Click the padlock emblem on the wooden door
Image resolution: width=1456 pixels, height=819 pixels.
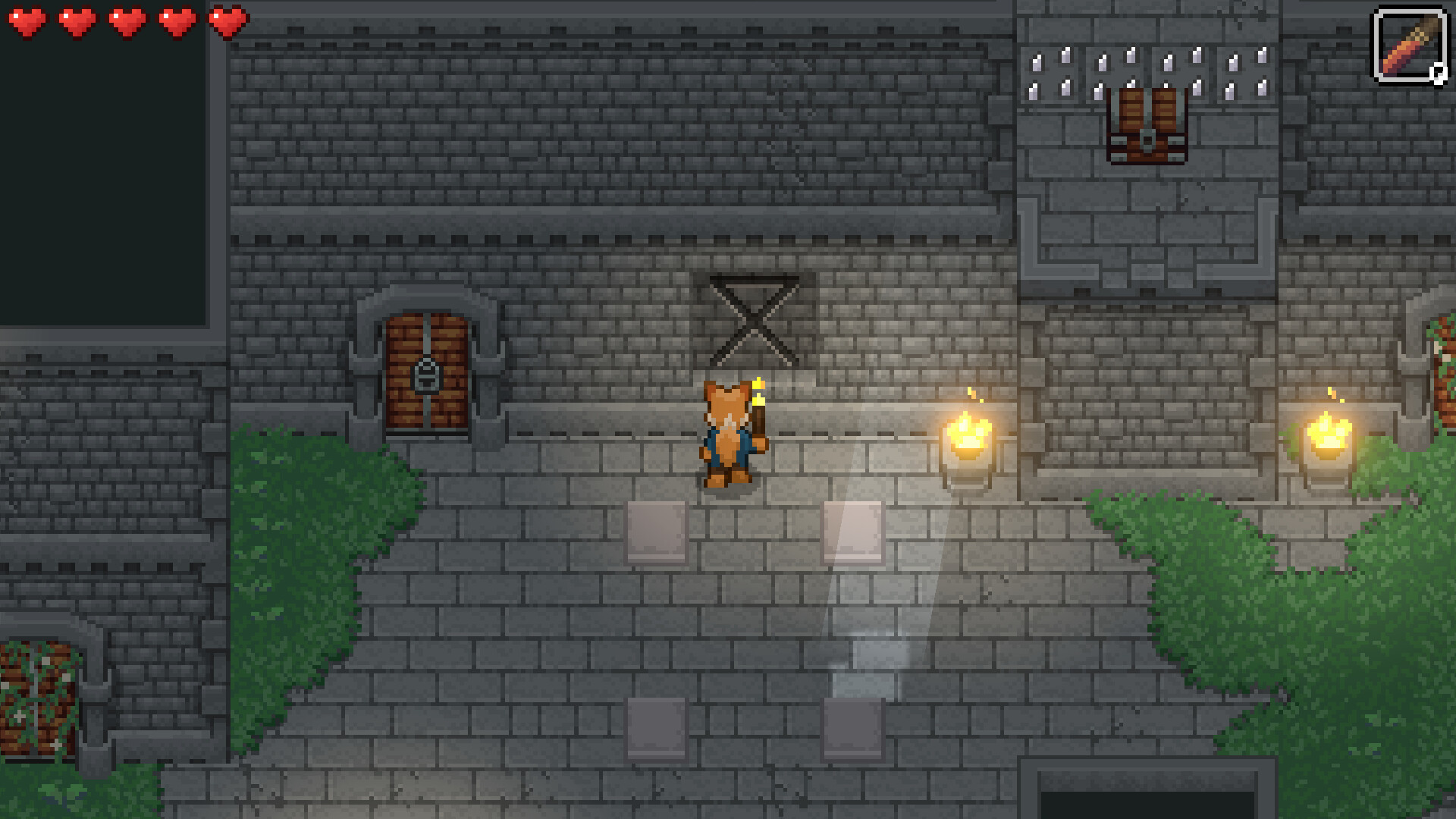click(428, 377)
